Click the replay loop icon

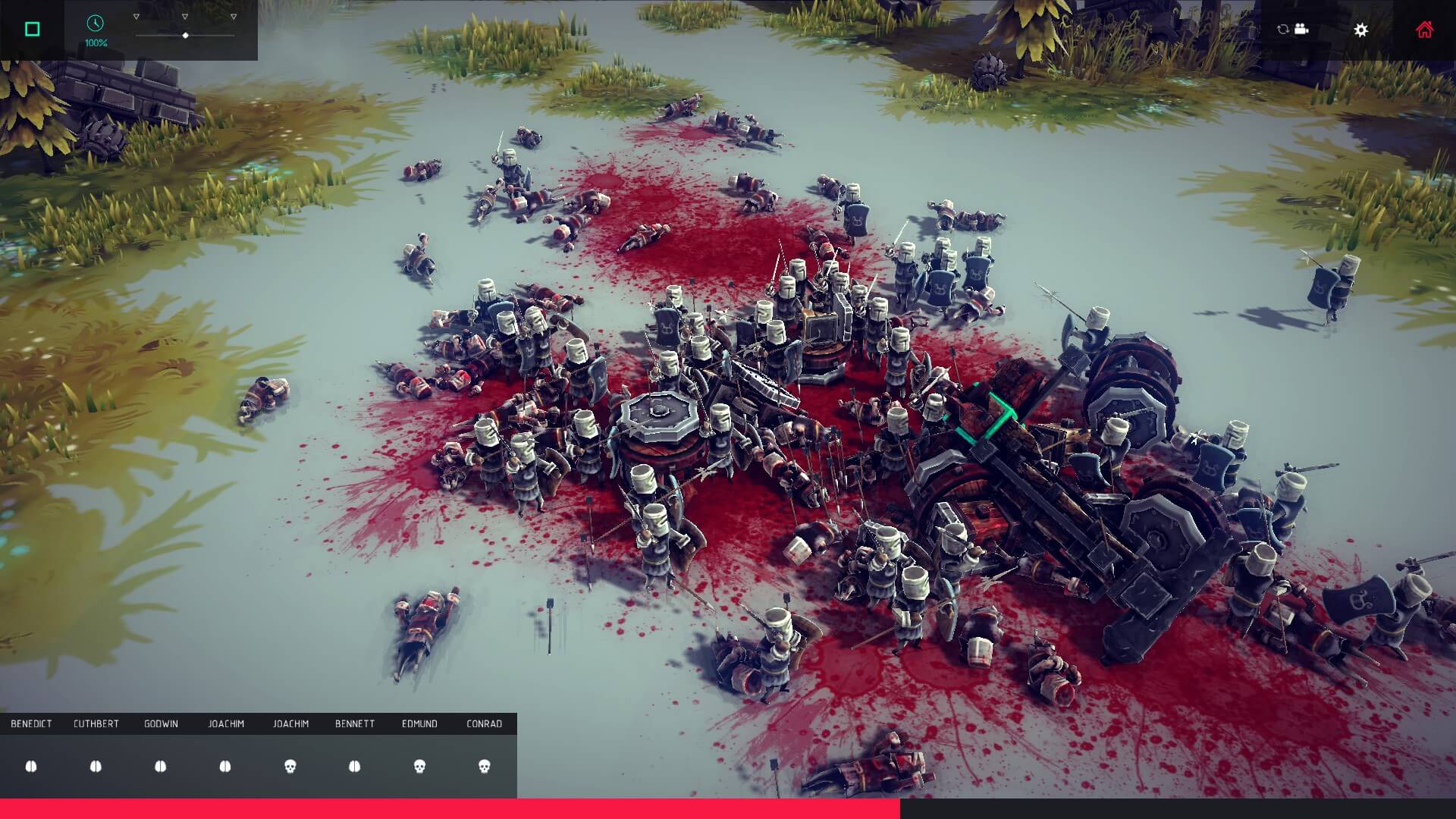(1282, 29)
